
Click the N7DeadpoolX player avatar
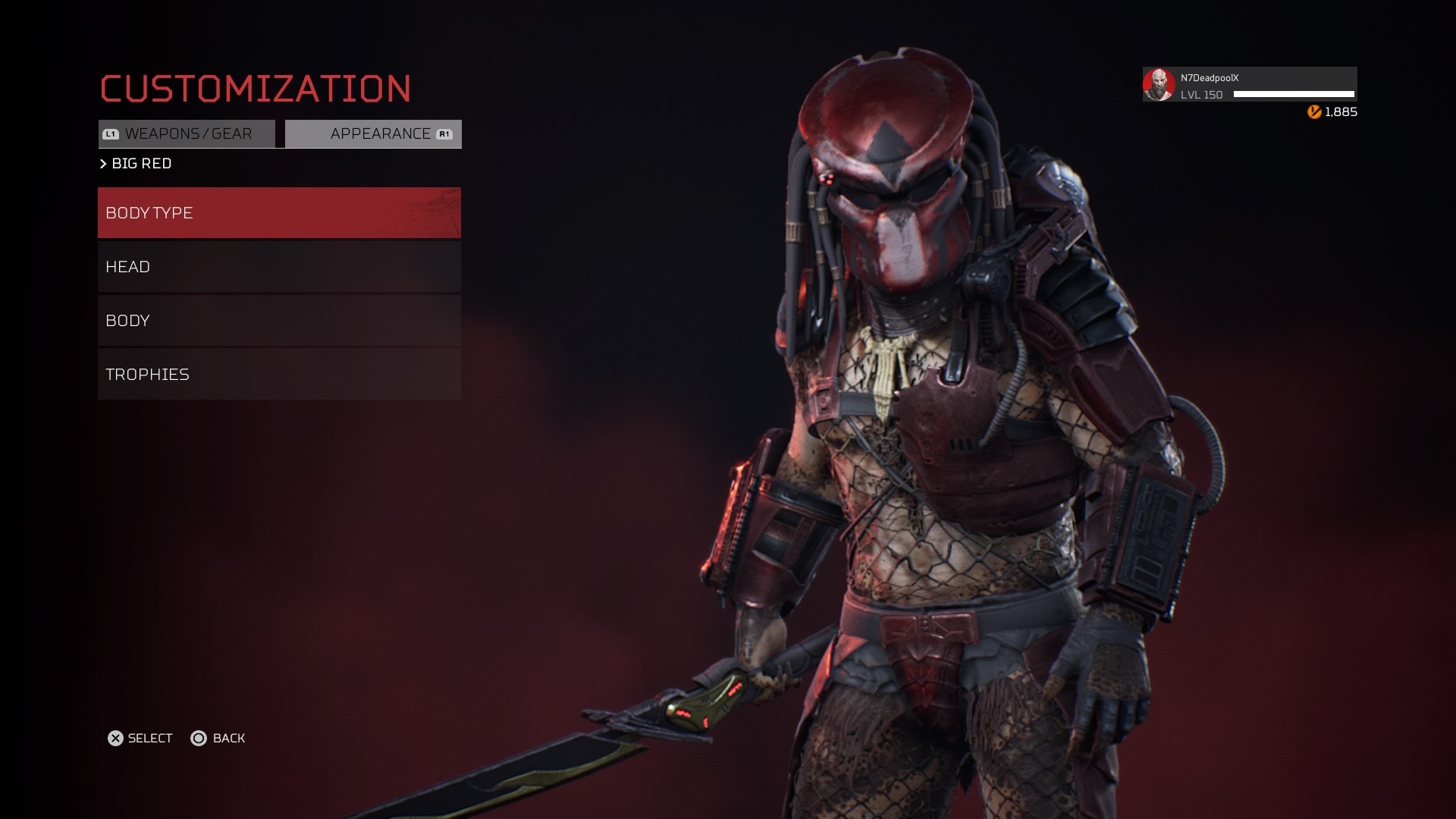coord(1159,84)
